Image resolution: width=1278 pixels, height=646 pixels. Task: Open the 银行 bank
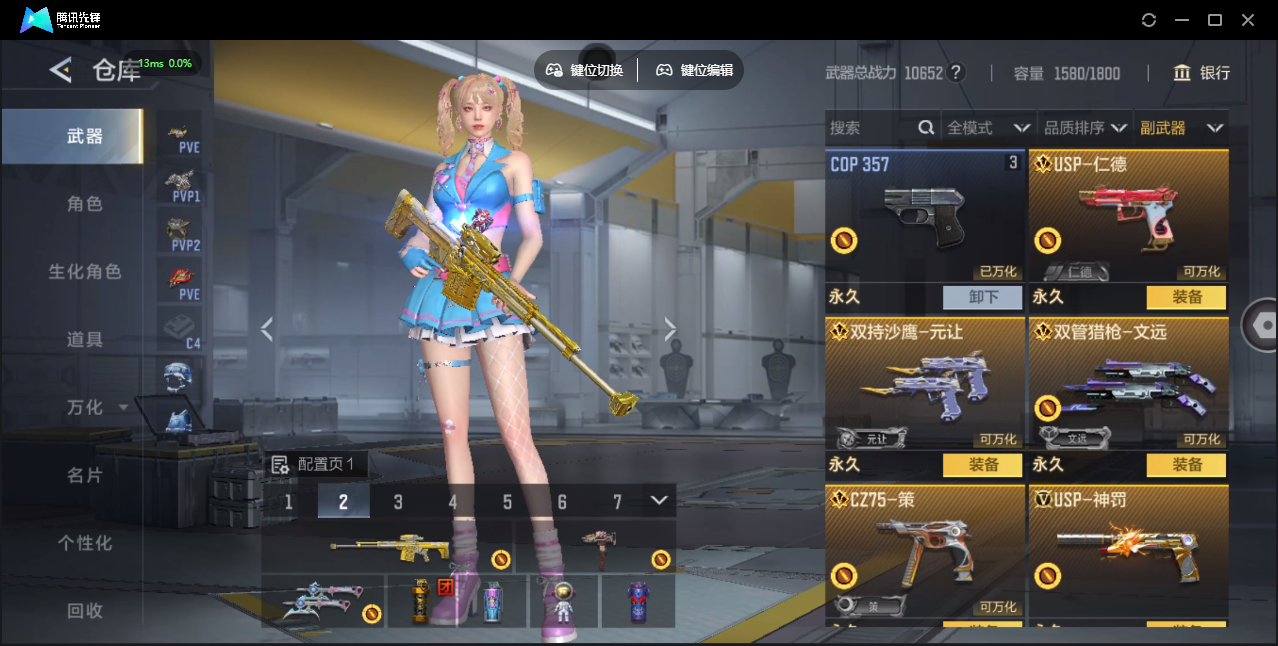(x=1202, y=73)
